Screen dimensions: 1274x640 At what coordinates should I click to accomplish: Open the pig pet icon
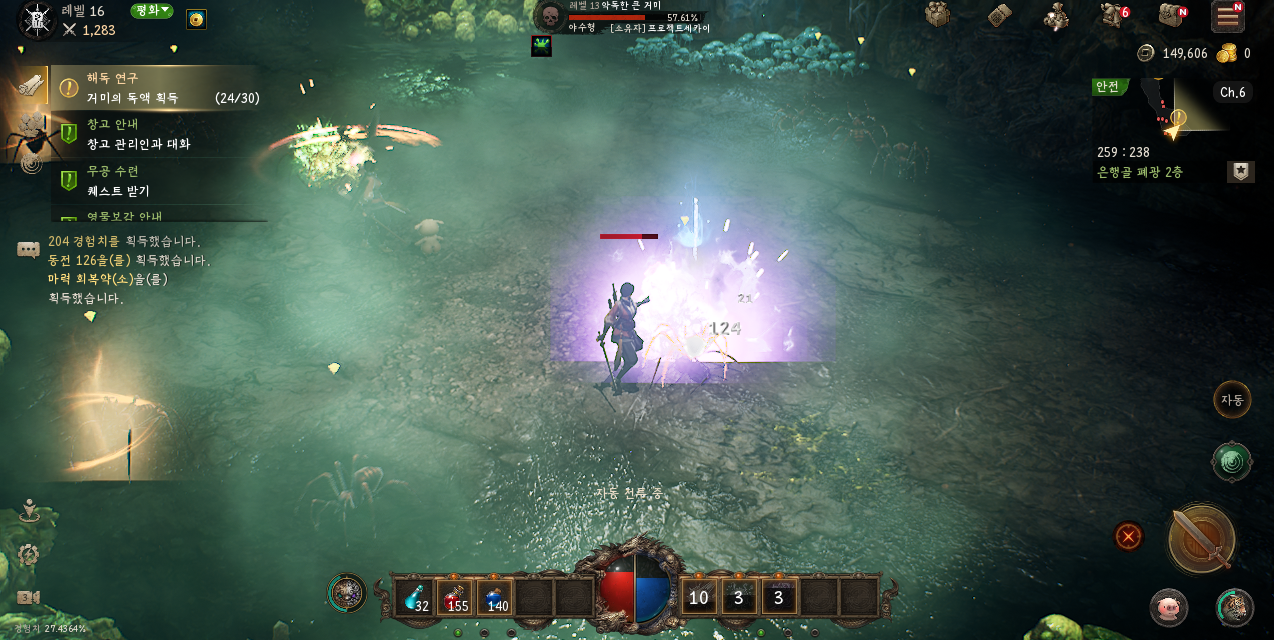tap(1167, 607)
